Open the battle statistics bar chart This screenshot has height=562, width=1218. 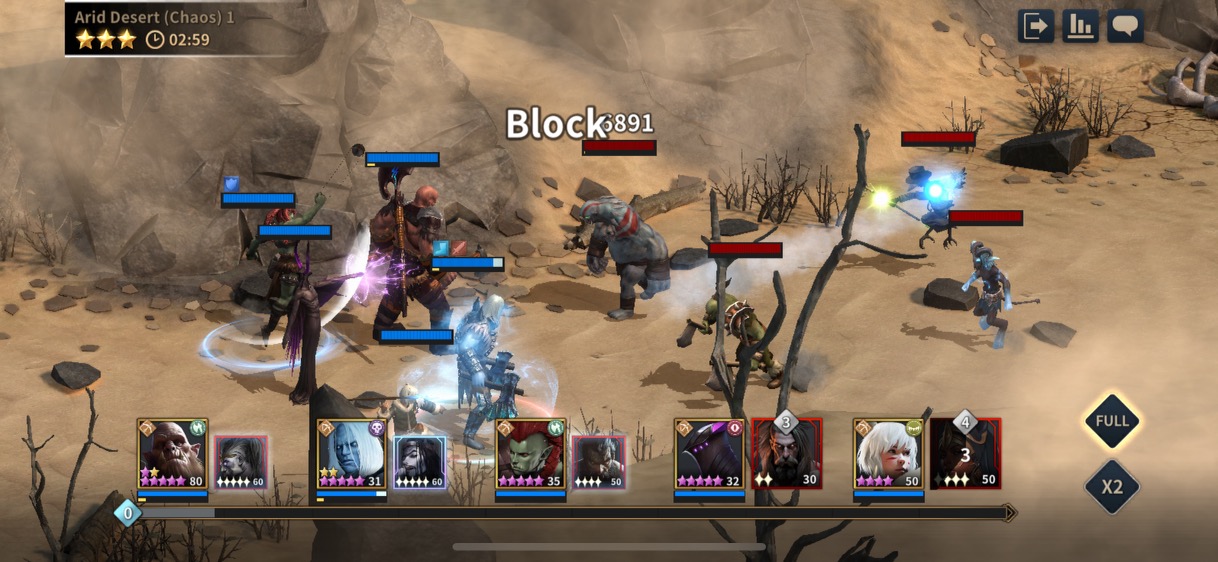(1081, 26)
